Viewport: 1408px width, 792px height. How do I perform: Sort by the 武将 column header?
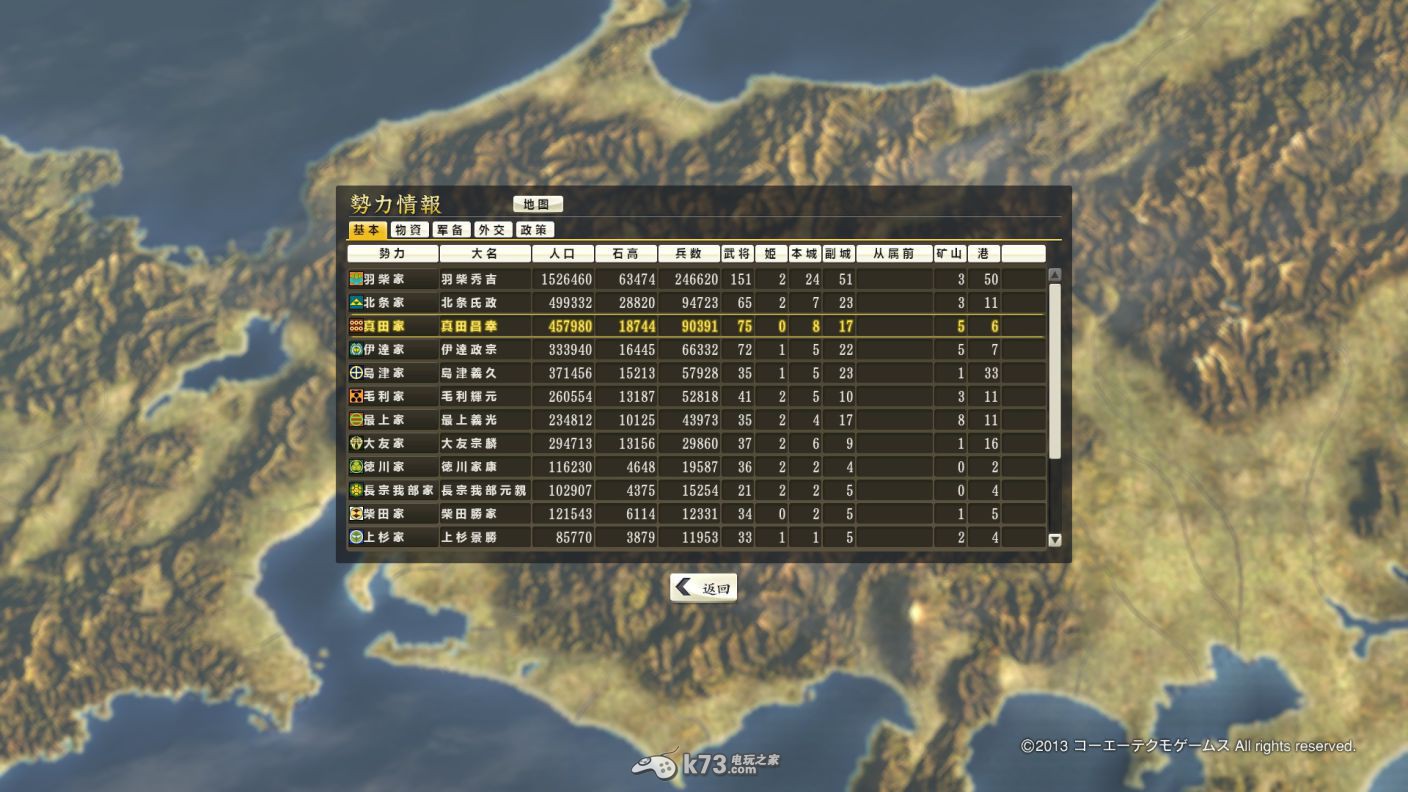737,254
